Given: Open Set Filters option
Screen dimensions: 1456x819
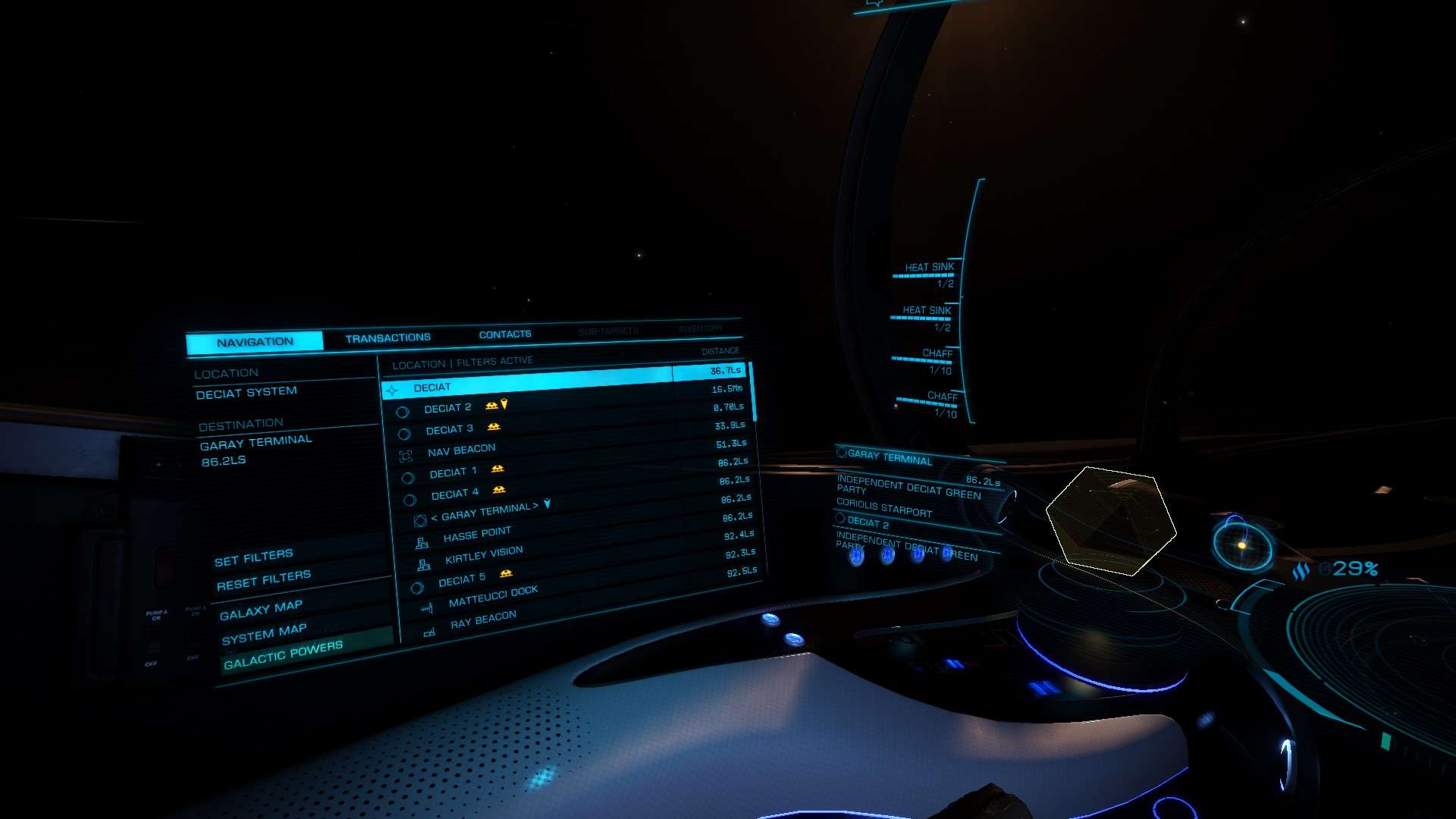Looking at the screenshot, I should pos(253,559).
